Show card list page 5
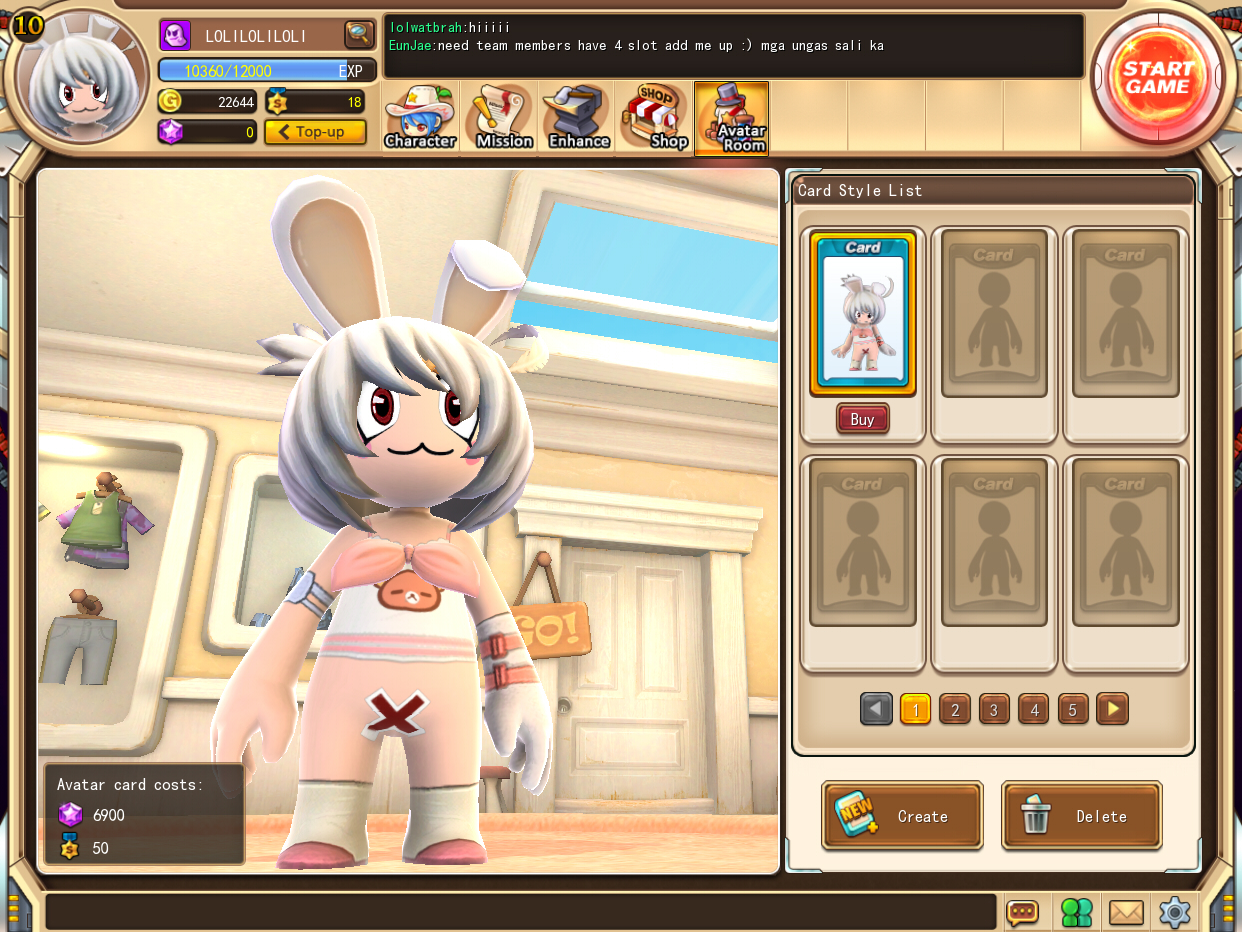Viewport: 1242px width, 932px height. 1073,710
